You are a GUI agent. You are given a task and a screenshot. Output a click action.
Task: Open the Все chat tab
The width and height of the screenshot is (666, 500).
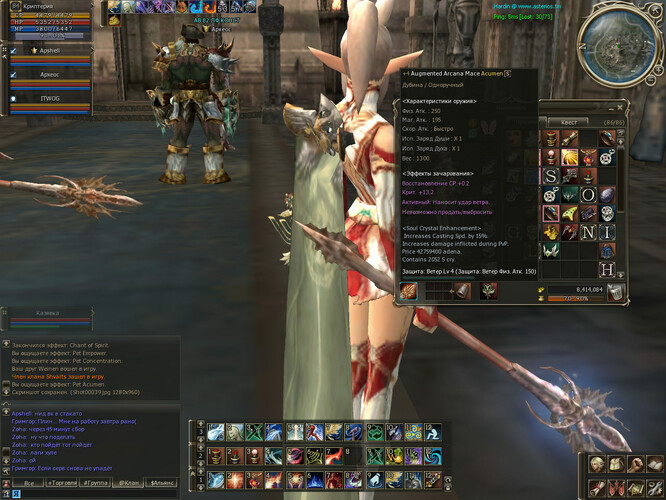click(x=30, y=483)
